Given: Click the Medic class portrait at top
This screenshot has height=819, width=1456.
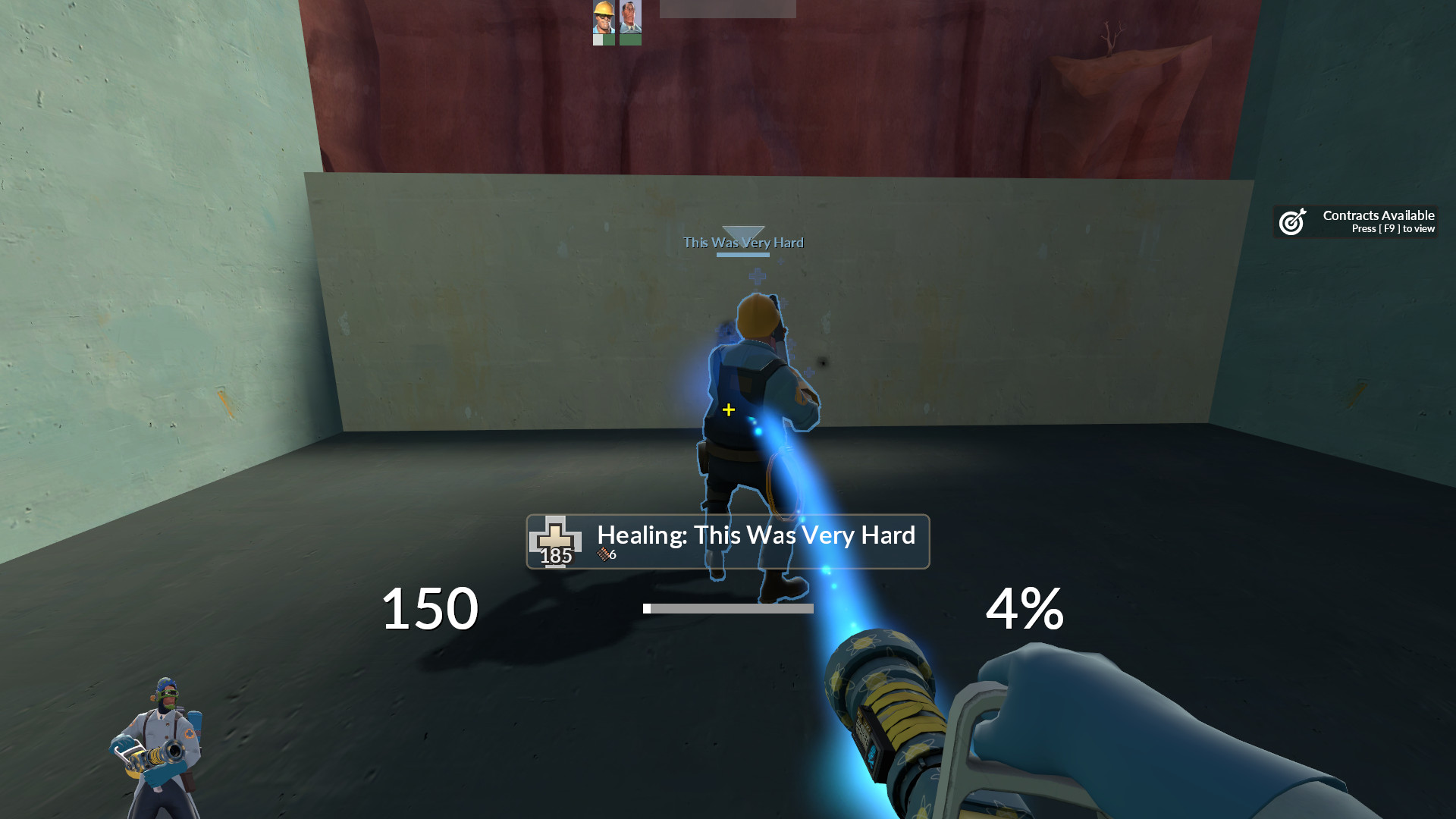Looking at the screenshot, I should click(630, 17).
